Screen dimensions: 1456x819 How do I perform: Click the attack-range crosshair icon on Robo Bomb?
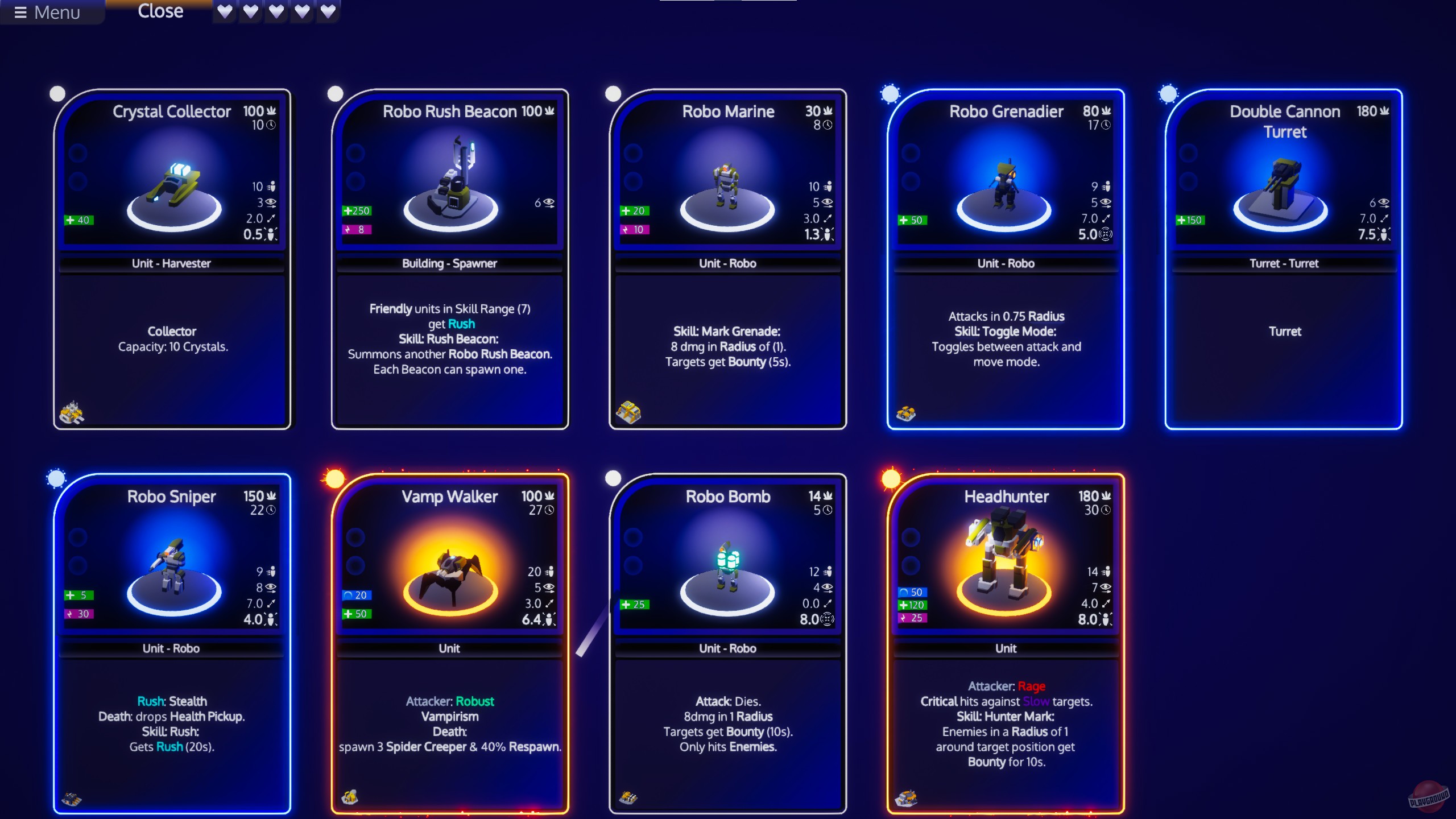tap(828, 619)
